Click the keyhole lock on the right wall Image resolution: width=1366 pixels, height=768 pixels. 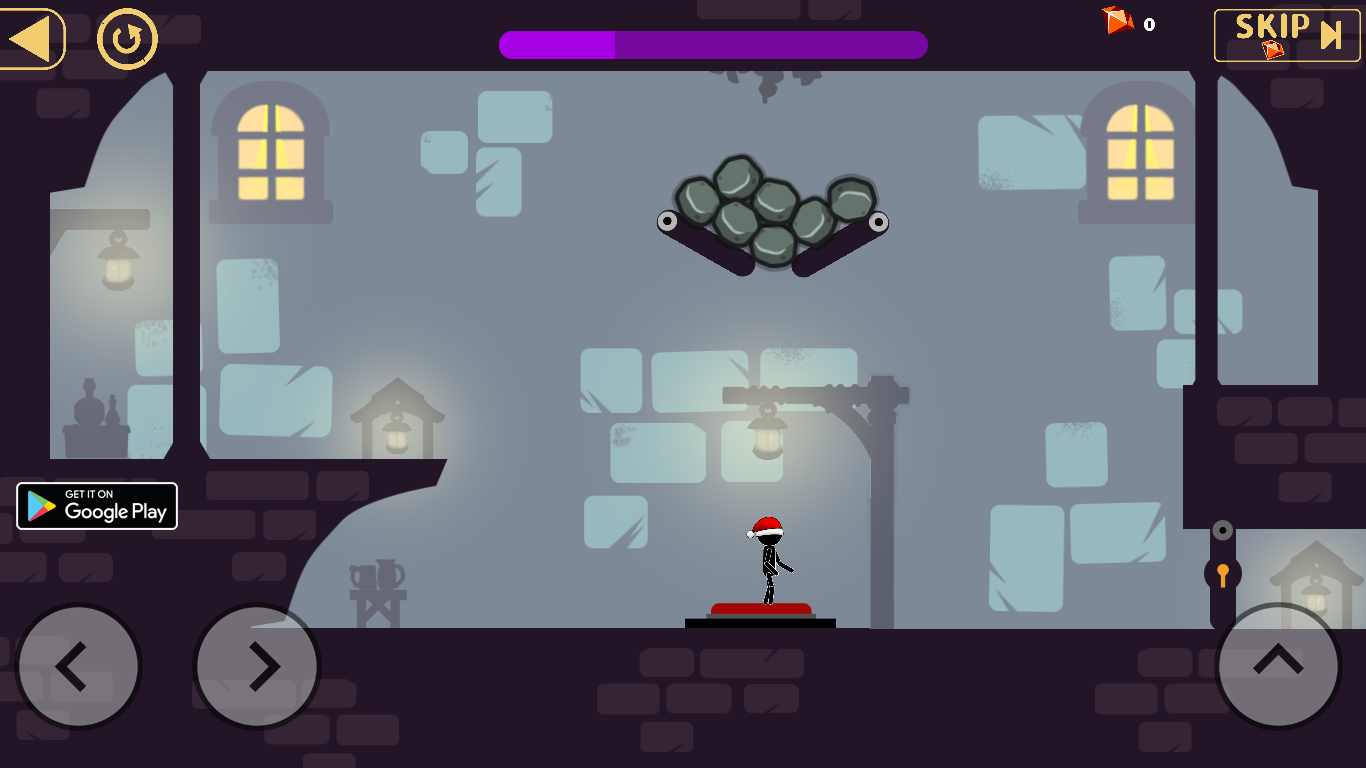[1222, 575]
